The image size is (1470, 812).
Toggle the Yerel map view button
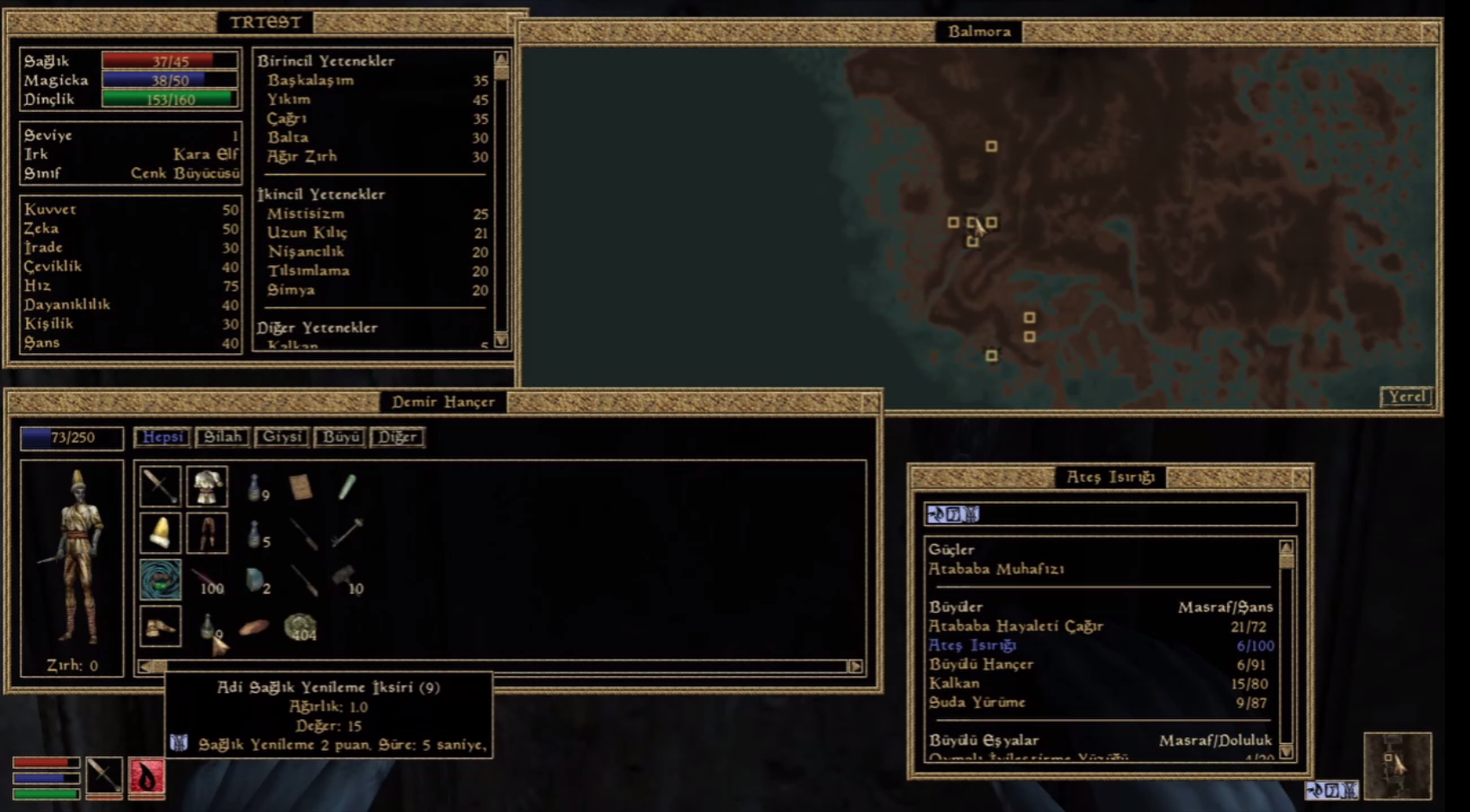1406,397
